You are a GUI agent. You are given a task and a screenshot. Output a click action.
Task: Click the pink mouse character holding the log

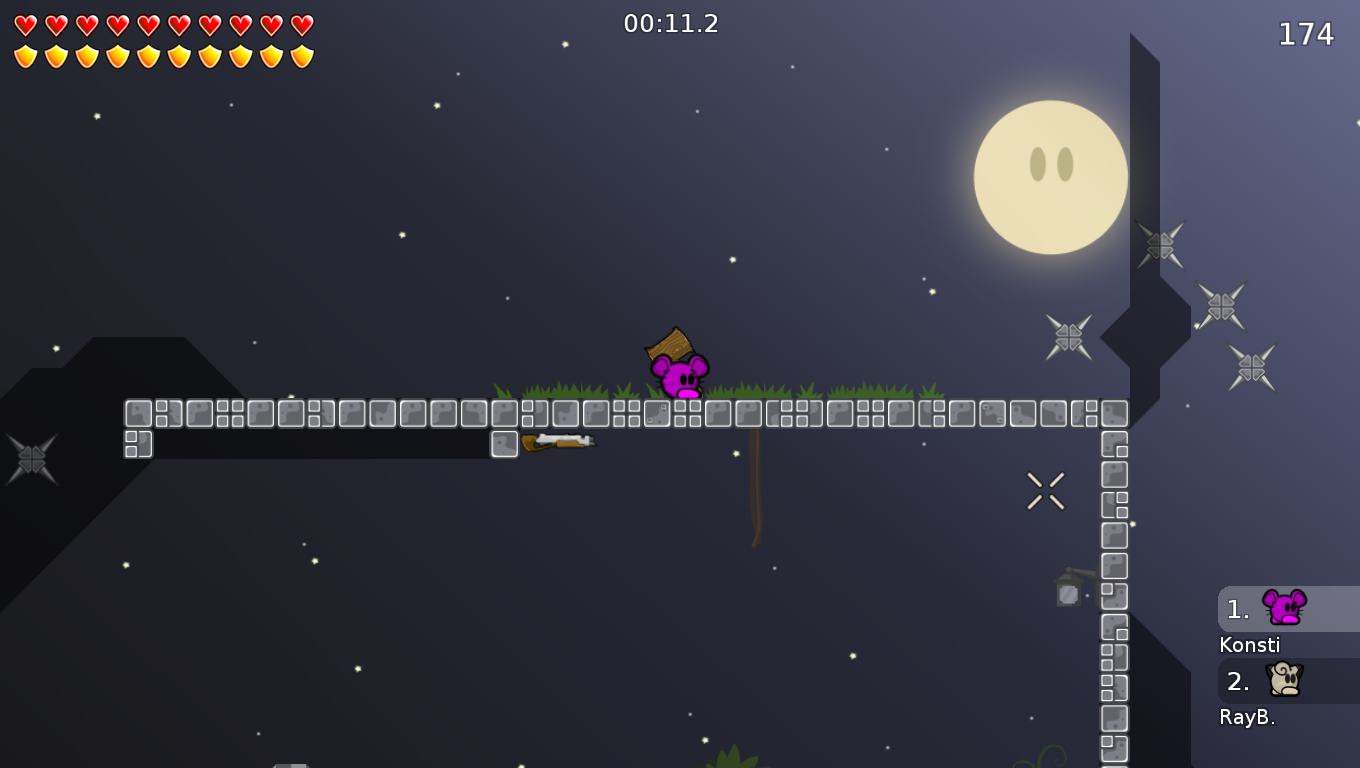point(679,378)
